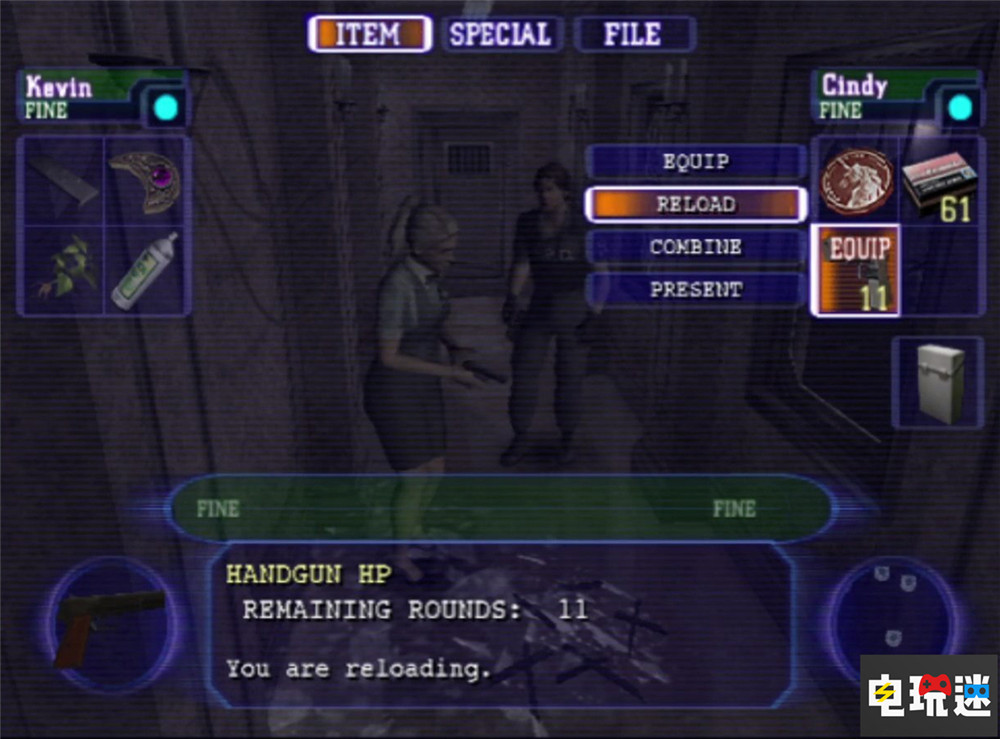Show the FILE tab

pos(633,34)
